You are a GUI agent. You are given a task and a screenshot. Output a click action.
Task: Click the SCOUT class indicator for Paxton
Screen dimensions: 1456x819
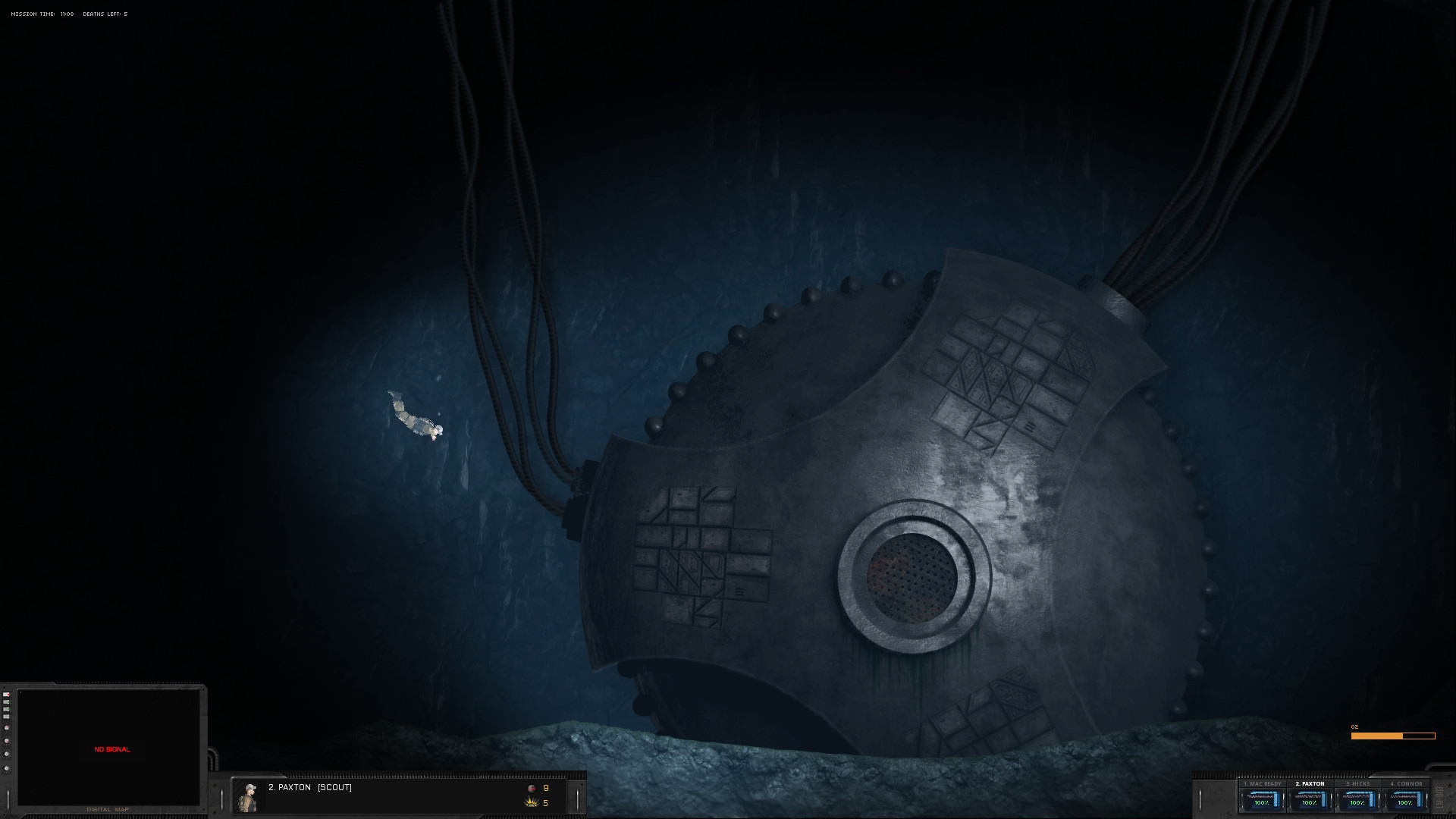[334, 788]
